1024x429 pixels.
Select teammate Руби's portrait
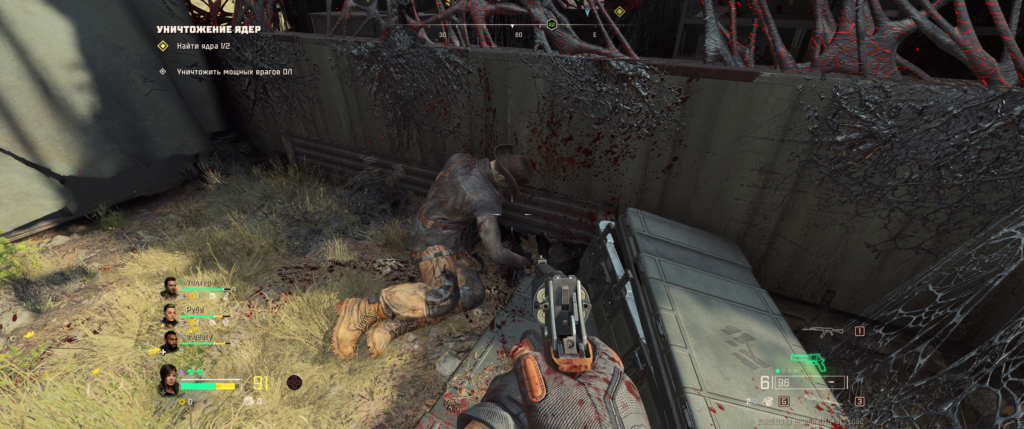click(169, 315)
